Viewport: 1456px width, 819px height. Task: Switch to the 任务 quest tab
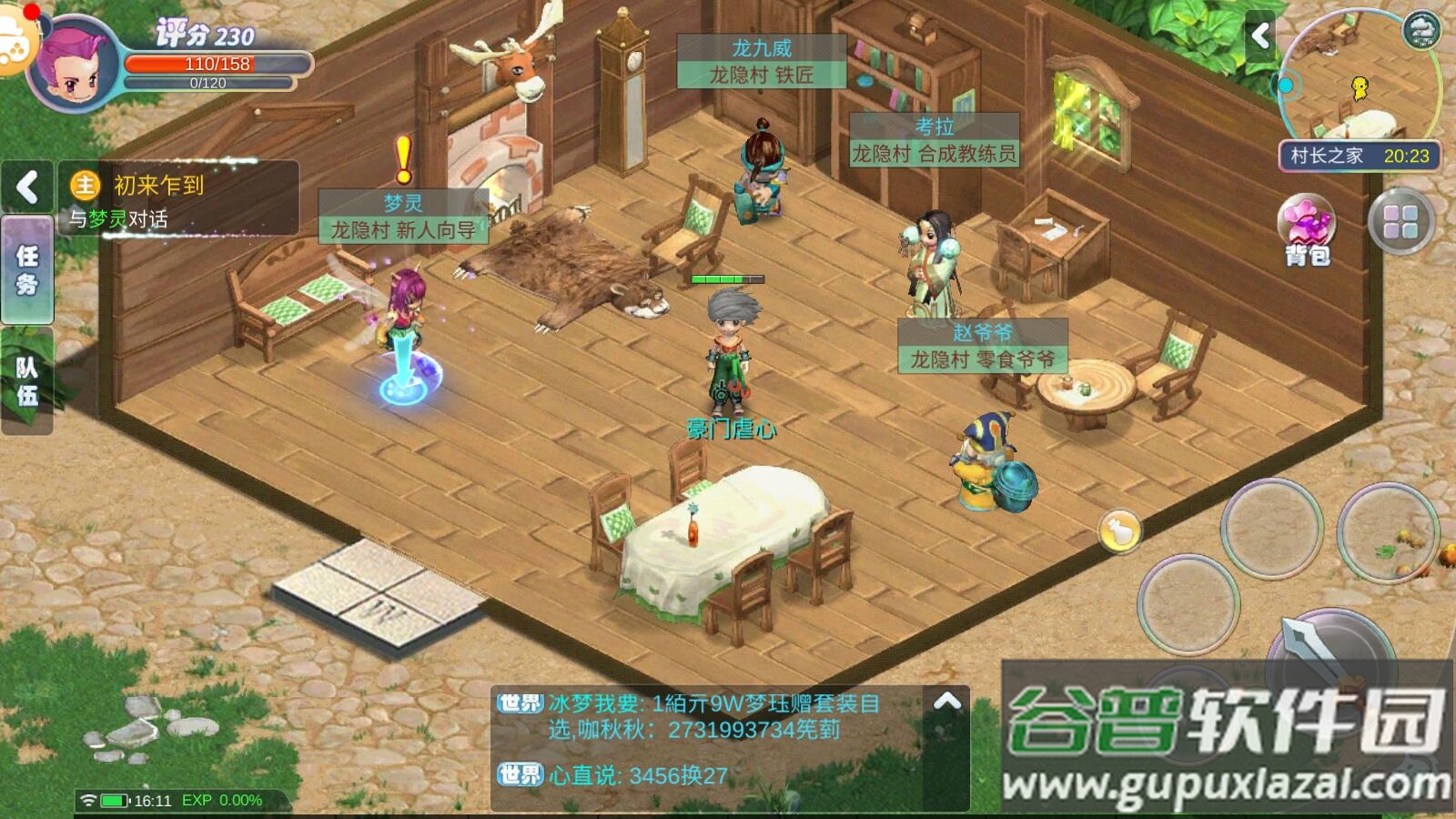coord(27,270)
